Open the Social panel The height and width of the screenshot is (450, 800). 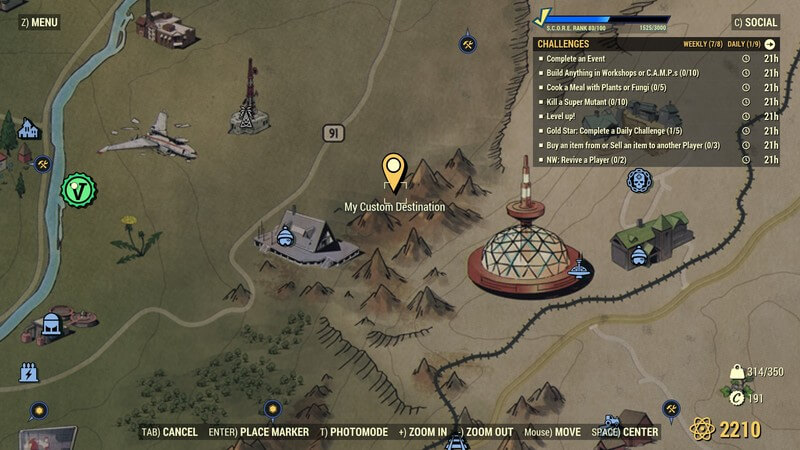click(x=755, y=22)
